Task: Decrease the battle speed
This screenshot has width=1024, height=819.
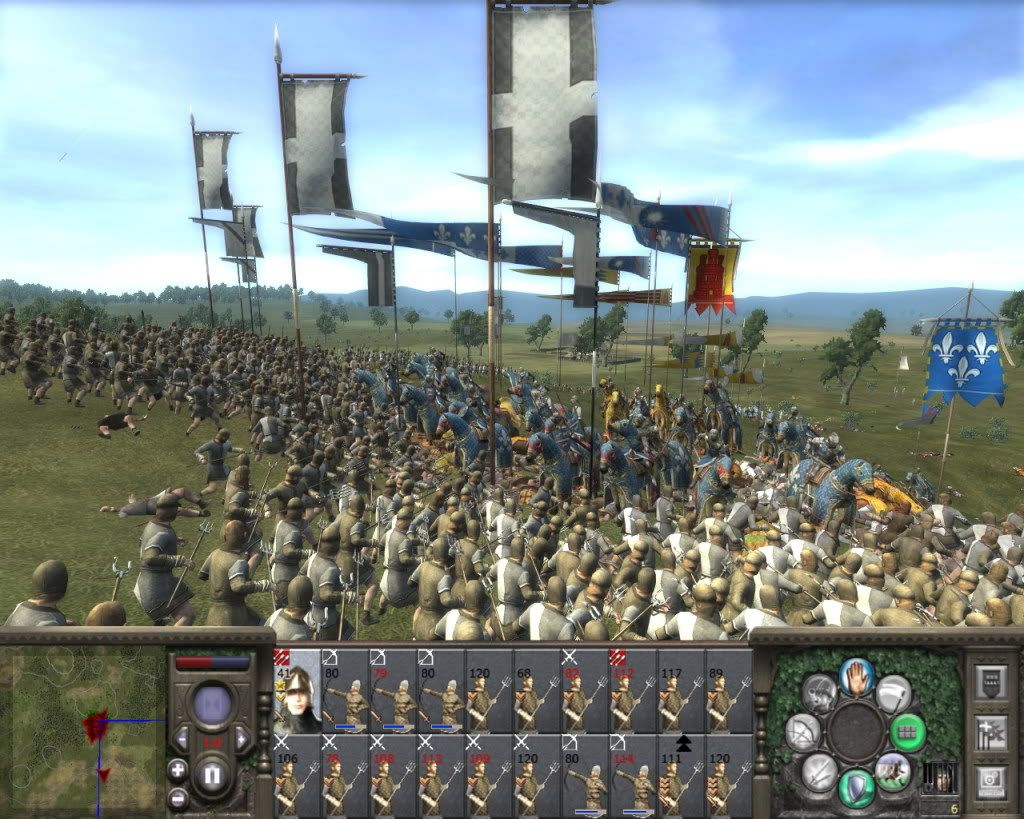Action: [182, 739]
